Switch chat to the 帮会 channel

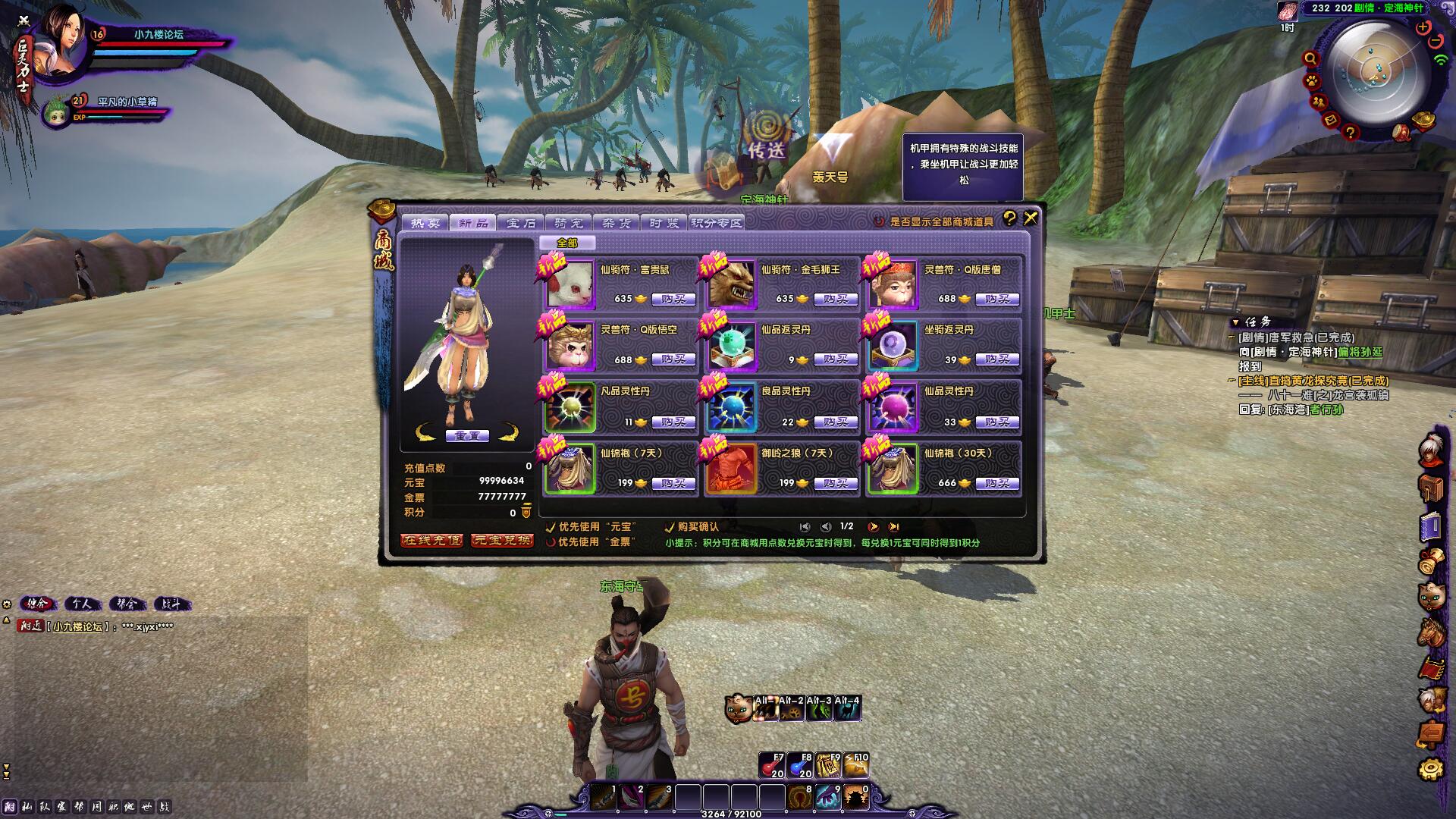coord(127,604)
